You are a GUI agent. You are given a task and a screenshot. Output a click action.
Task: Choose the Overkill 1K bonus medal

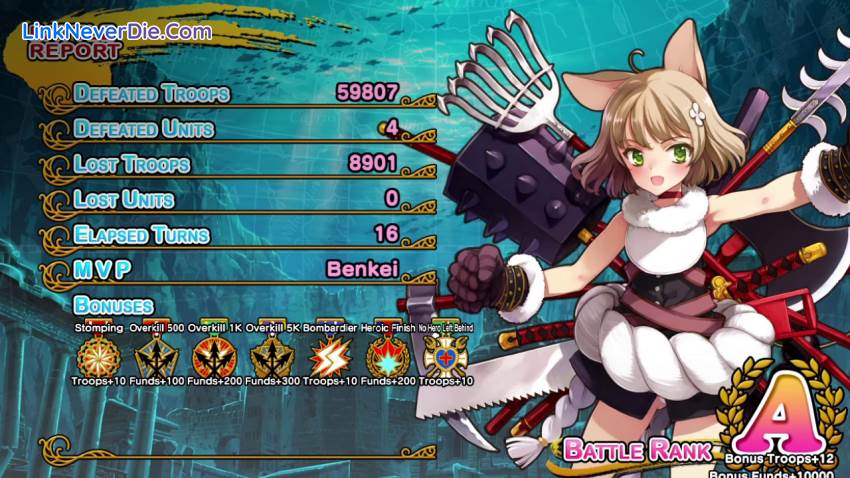point(214,355)
